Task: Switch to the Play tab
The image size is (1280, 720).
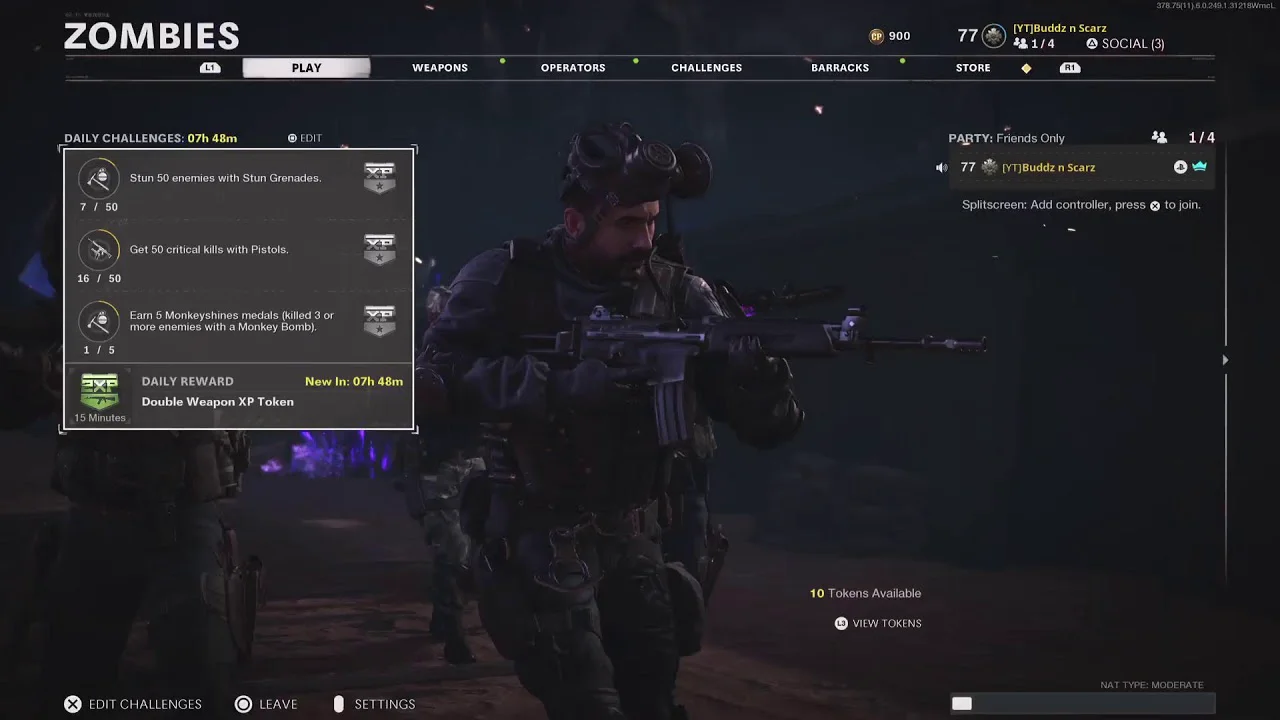Action: point(306,68)
